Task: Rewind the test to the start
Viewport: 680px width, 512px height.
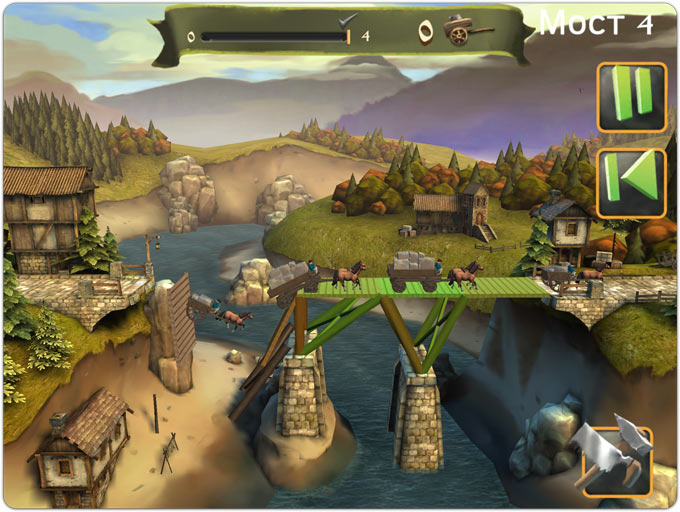Action: tap(631, 182)
